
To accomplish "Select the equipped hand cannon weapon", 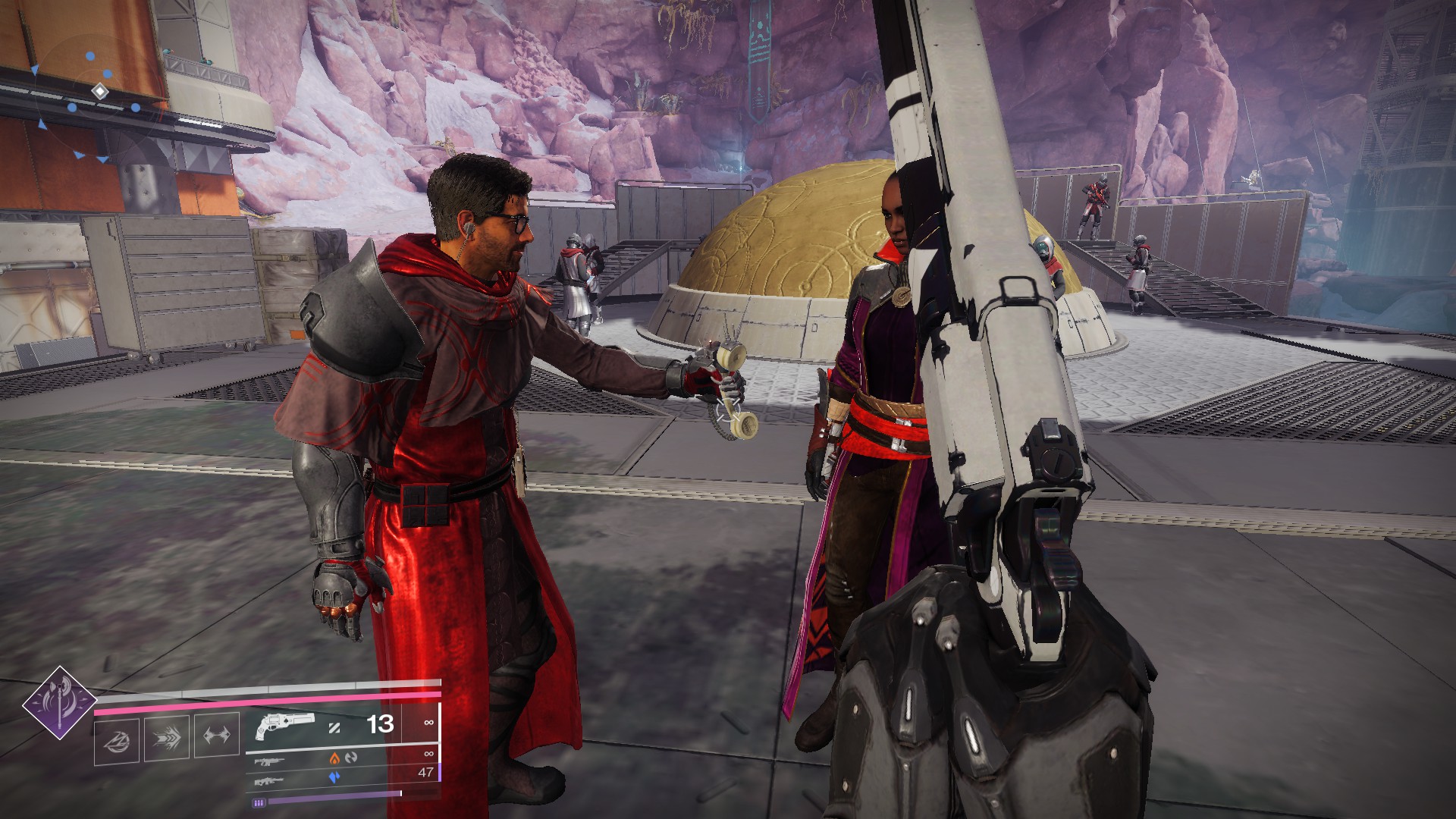I will (284, 725).
